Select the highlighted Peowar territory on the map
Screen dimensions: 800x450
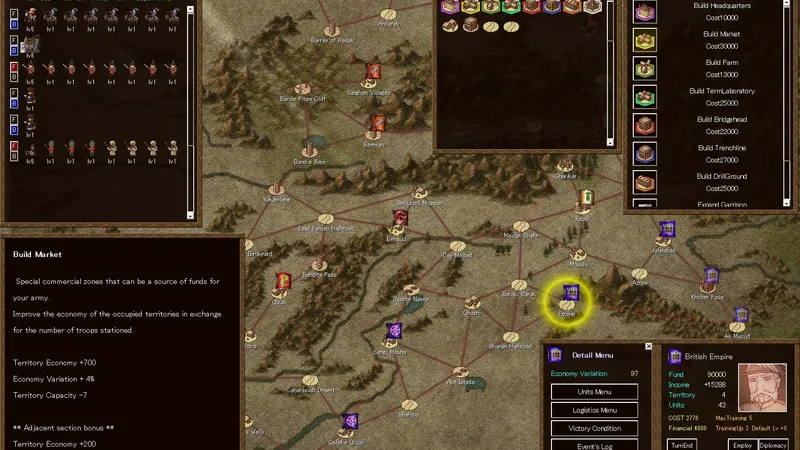coord(569,295)
